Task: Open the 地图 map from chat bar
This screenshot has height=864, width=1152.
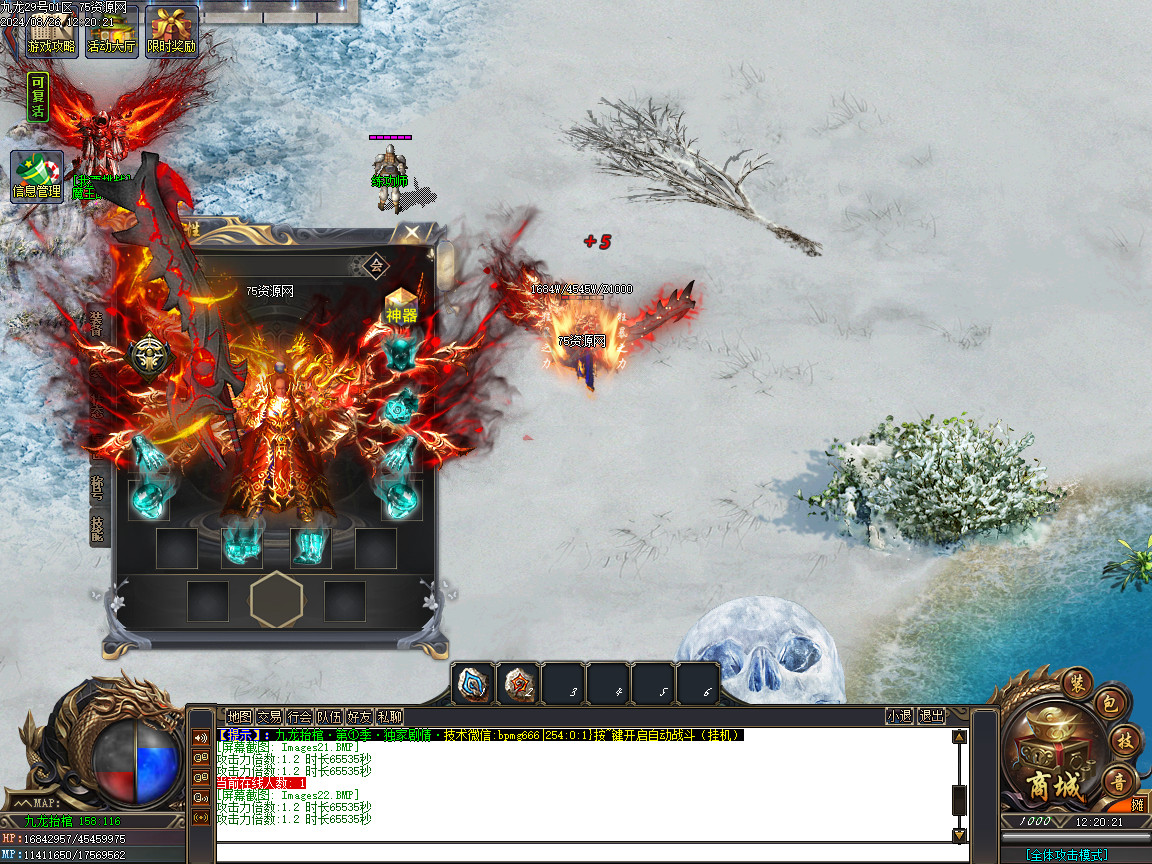Action: pos(239,716)
